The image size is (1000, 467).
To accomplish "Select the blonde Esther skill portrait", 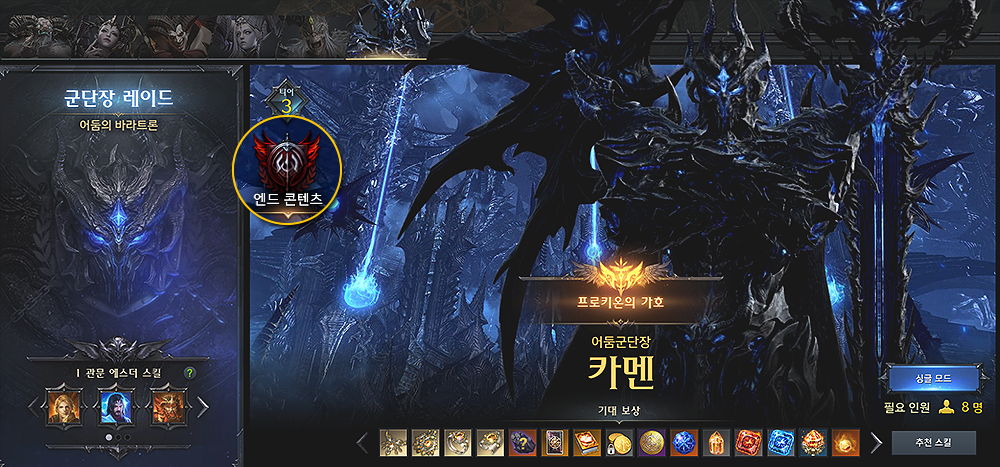I will (65, 408).
